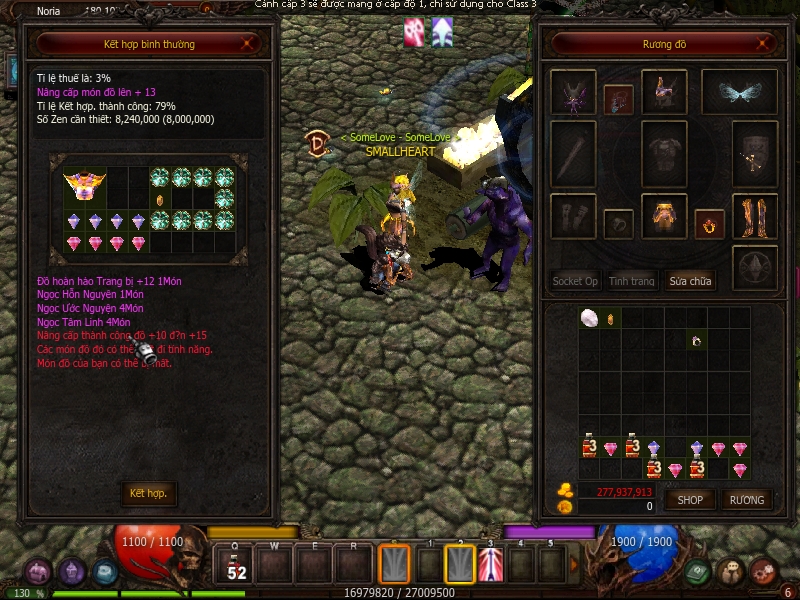Open the RƯƠNG storage button
800x600 pixels.
746,499
